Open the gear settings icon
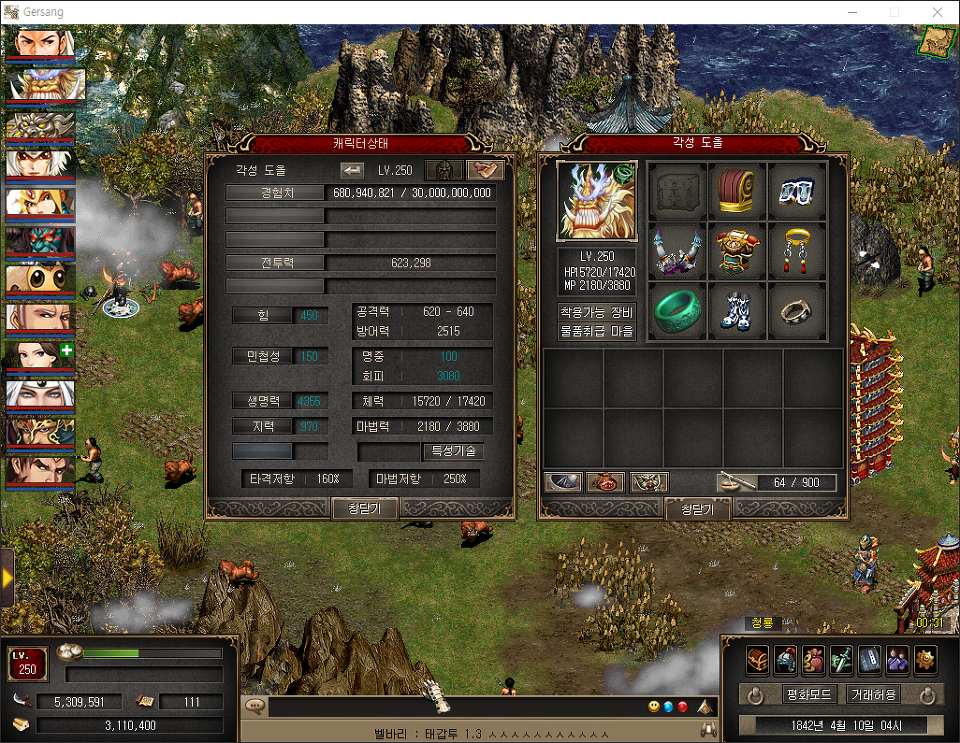The height and width of the screenshot is (743, 960). [926, 659]
